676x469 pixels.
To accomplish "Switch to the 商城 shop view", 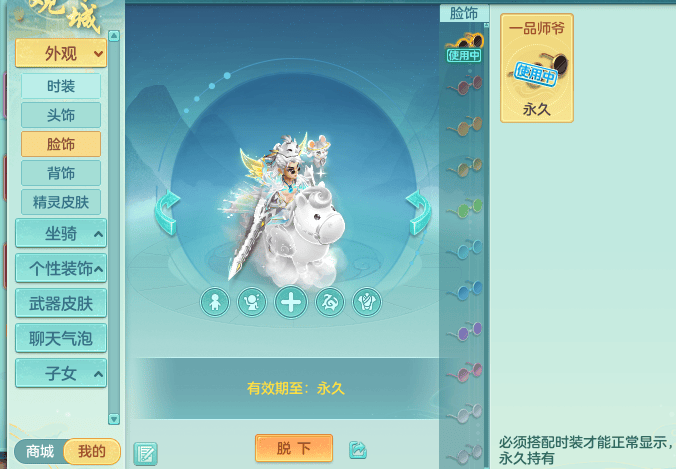I will 40,452.
